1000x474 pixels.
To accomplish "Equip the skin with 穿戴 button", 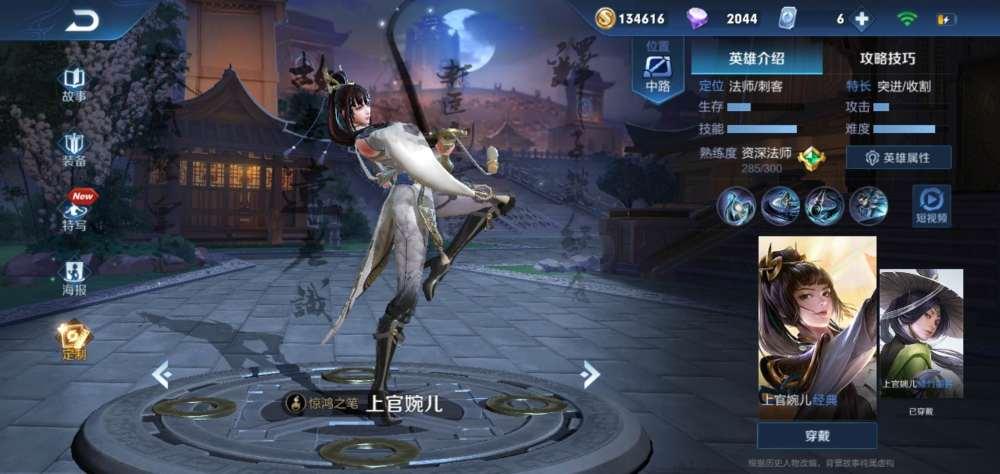I will 817,435.
